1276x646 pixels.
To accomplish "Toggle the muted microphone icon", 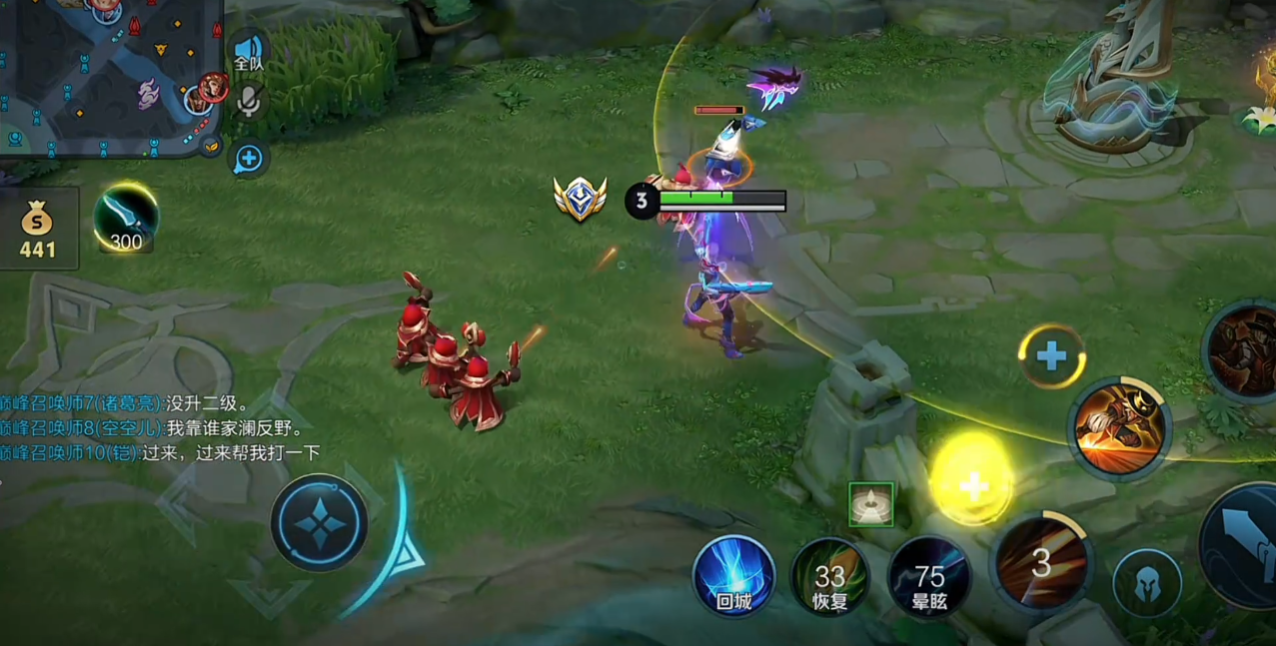I will click(x=248, y=100).
